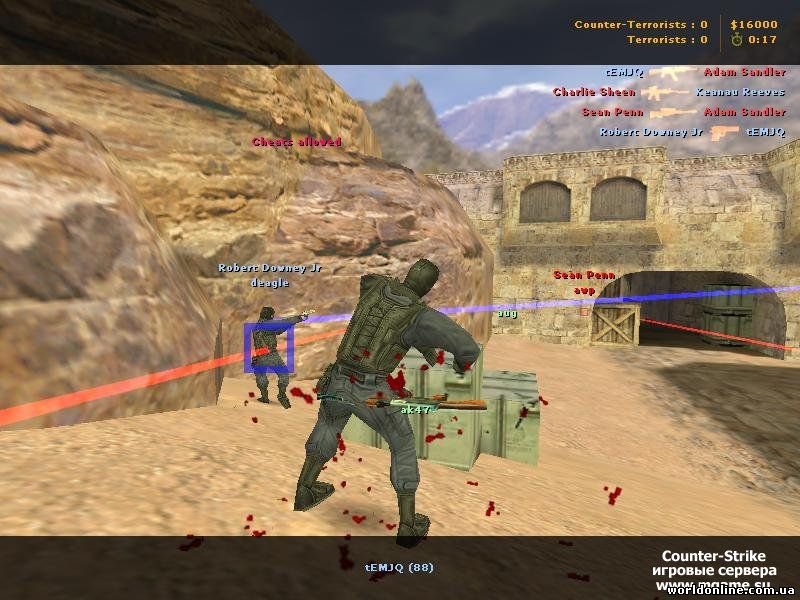Select the kill feed row where tEMJQ killed Adam Sandler

click(695, 72)
